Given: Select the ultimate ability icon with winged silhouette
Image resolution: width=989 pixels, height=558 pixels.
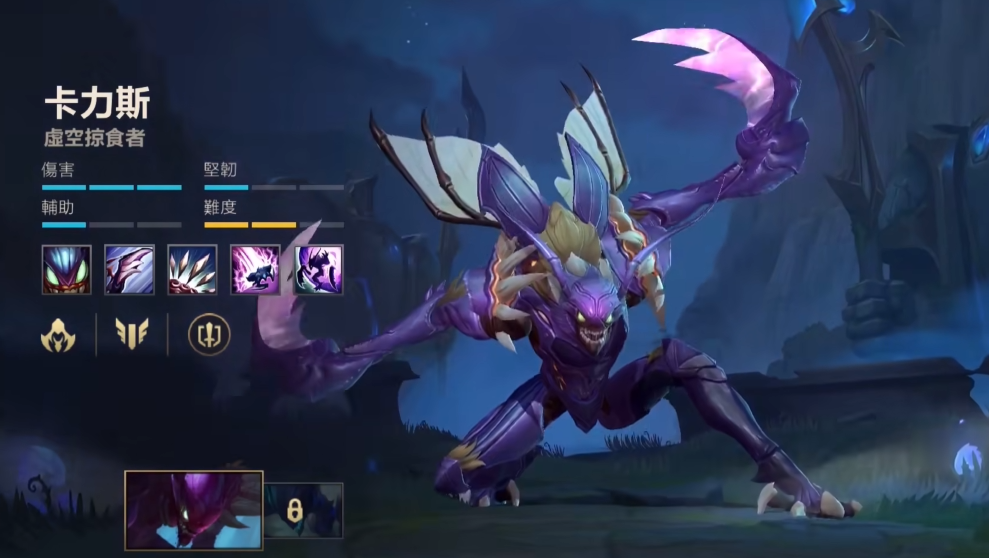Looking at the screenshot, I should pyautogui.click(x=319, y=269).
